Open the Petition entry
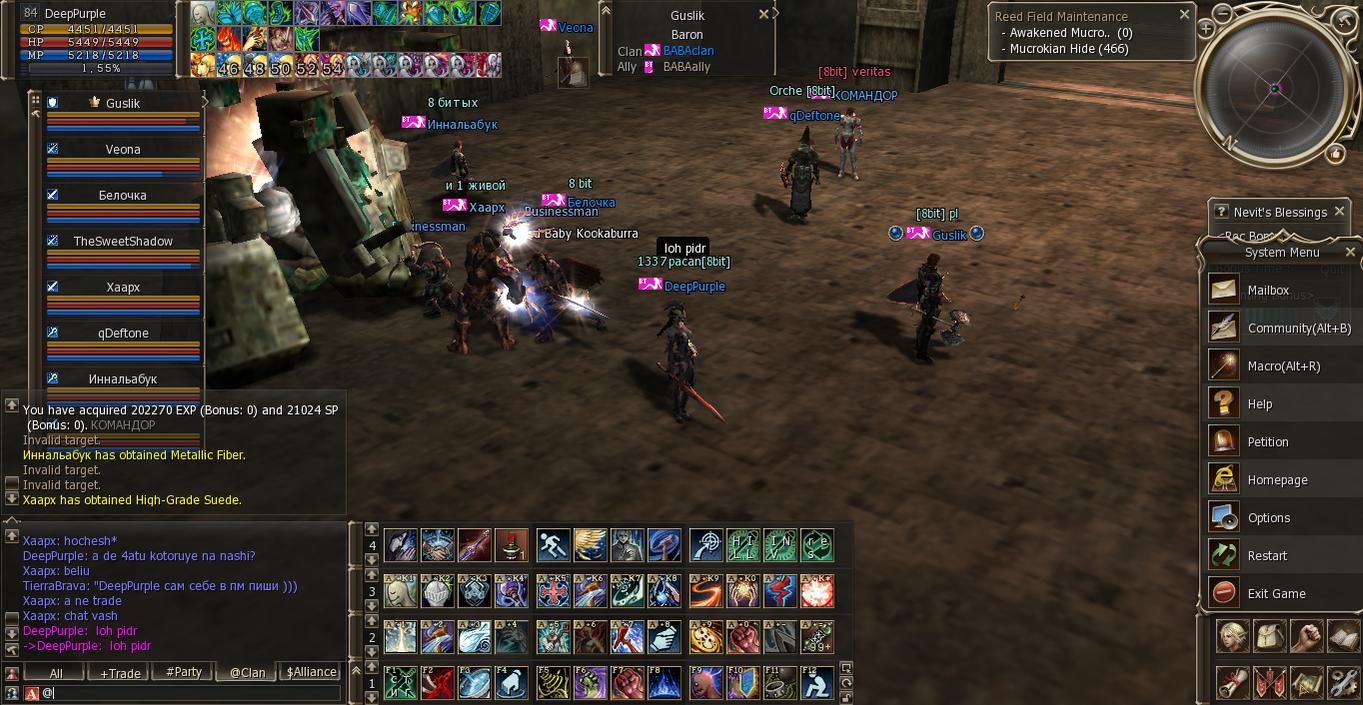 1267,442
